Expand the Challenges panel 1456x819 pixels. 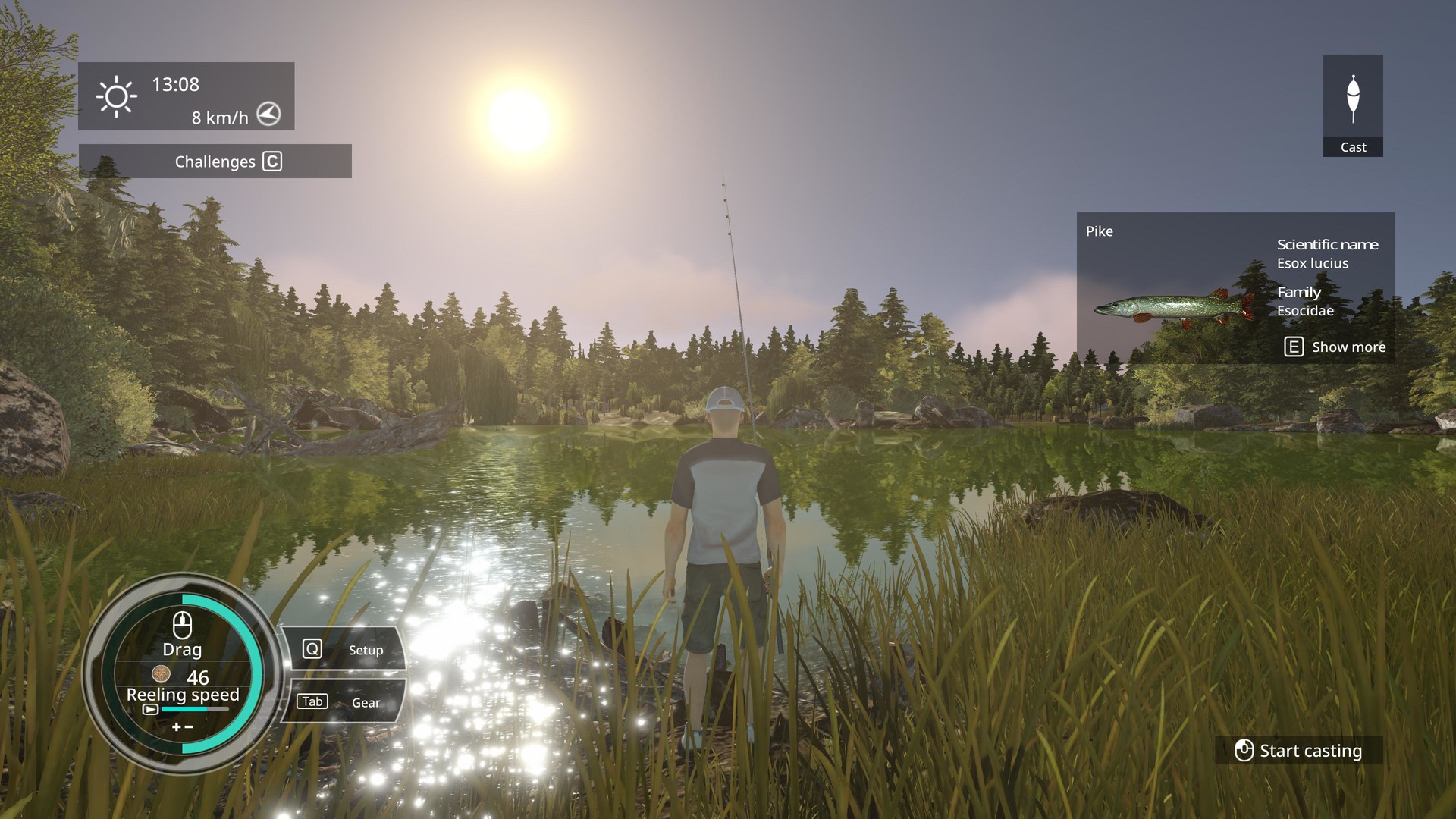pos(215,161)
